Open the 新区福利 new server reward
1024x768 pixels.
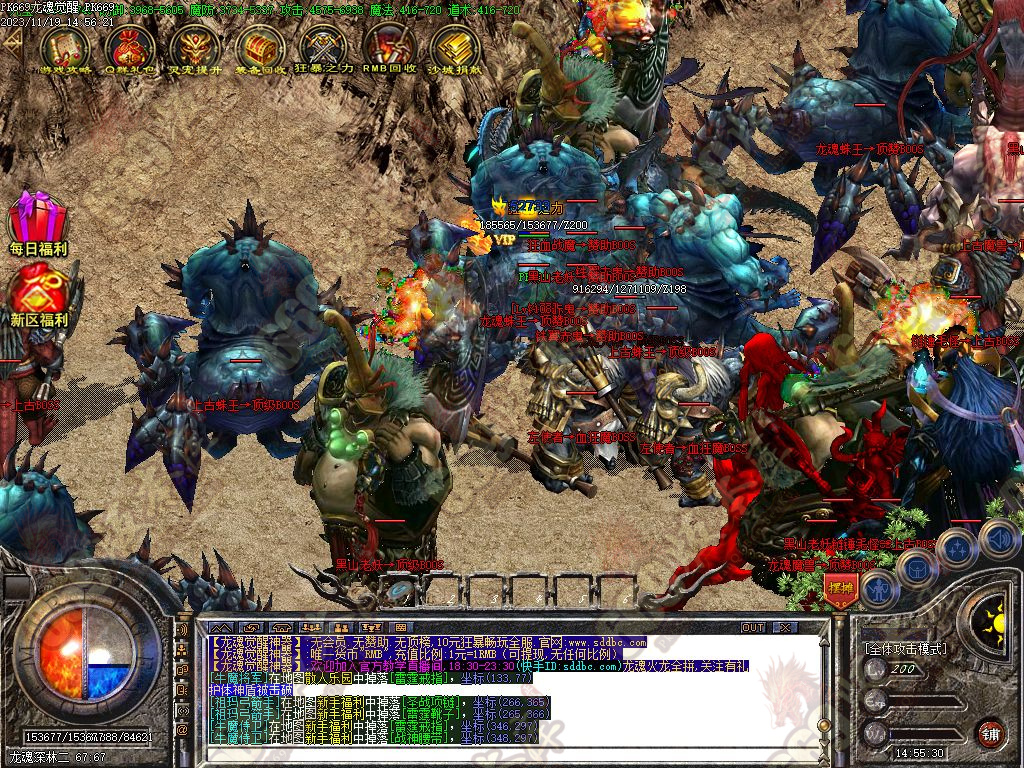[38, 294]
